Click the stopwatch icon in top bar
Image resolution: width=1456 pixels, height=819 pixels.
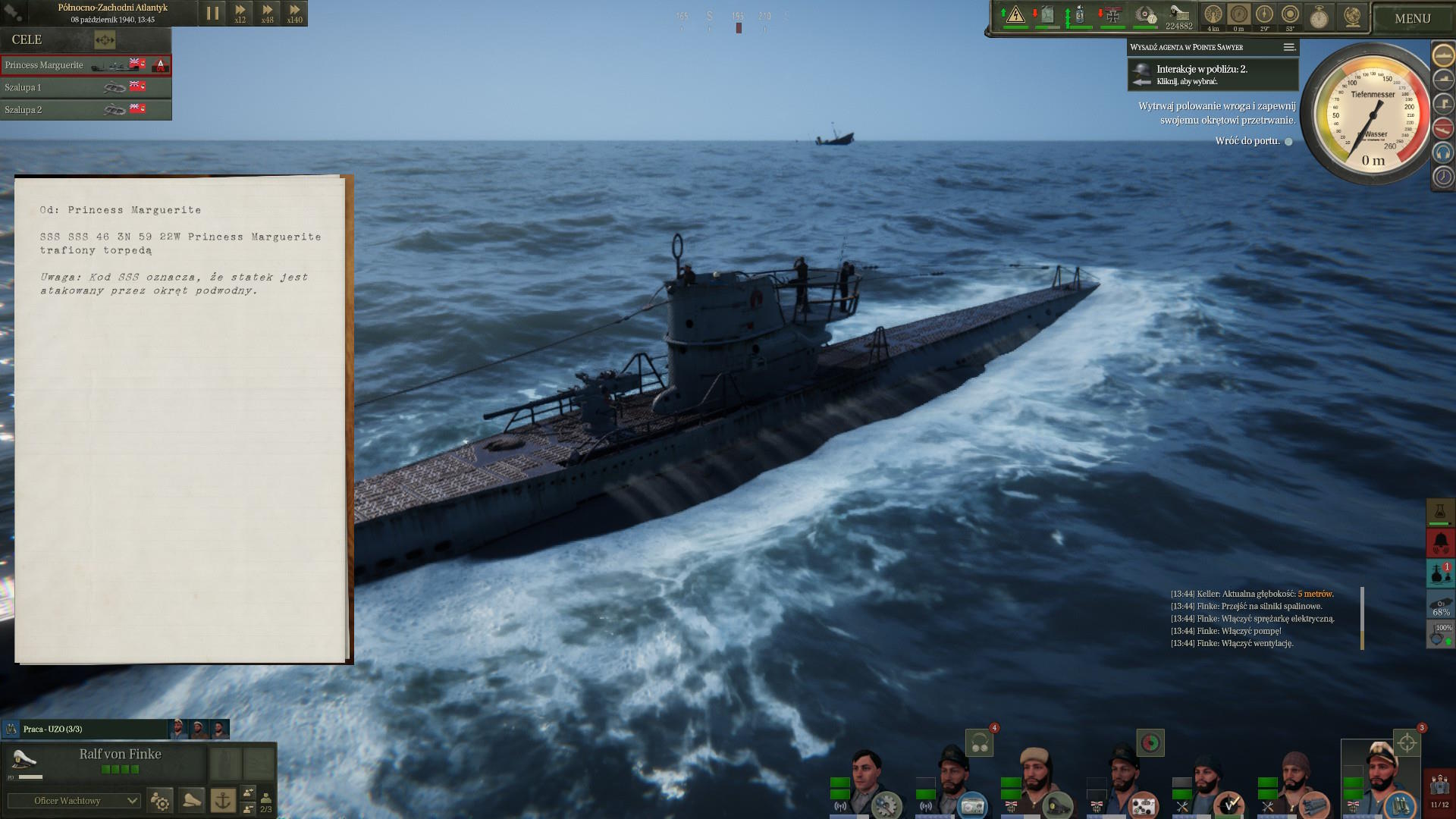[1319, 17]
